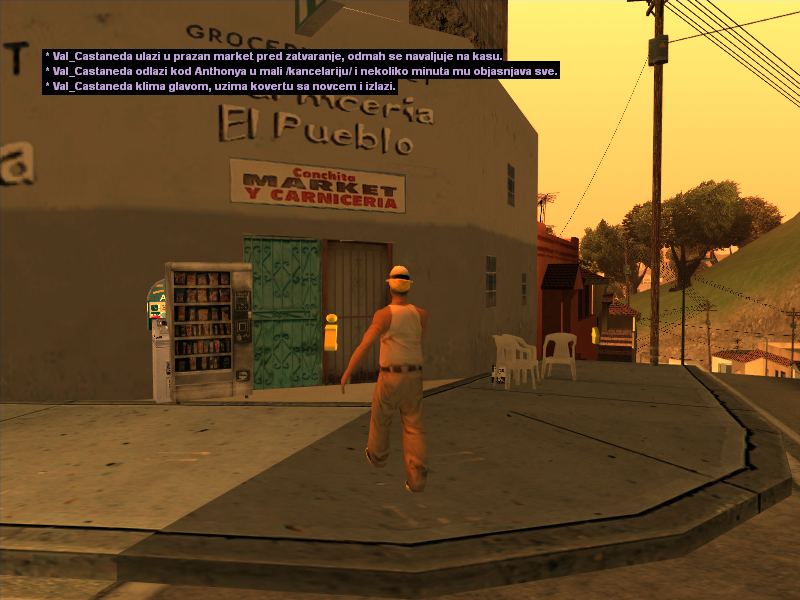Select the chat message mentioning Anthony's office
This screenshot has height=600, width=800.
pyautogui.click(x=301, y=72)
